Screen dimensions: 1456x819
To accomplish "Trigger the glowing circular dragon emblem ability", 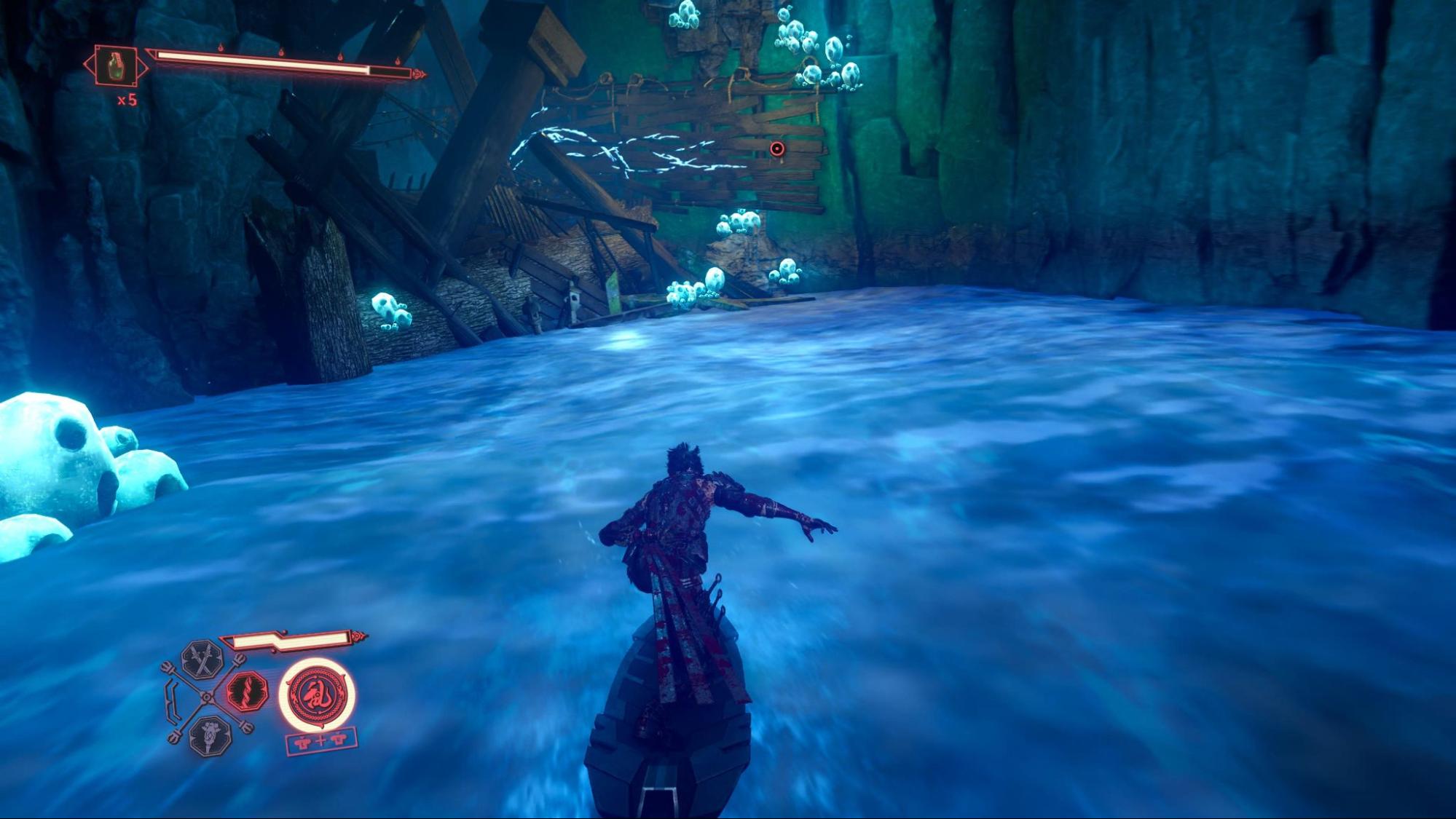I will [317, 694].
